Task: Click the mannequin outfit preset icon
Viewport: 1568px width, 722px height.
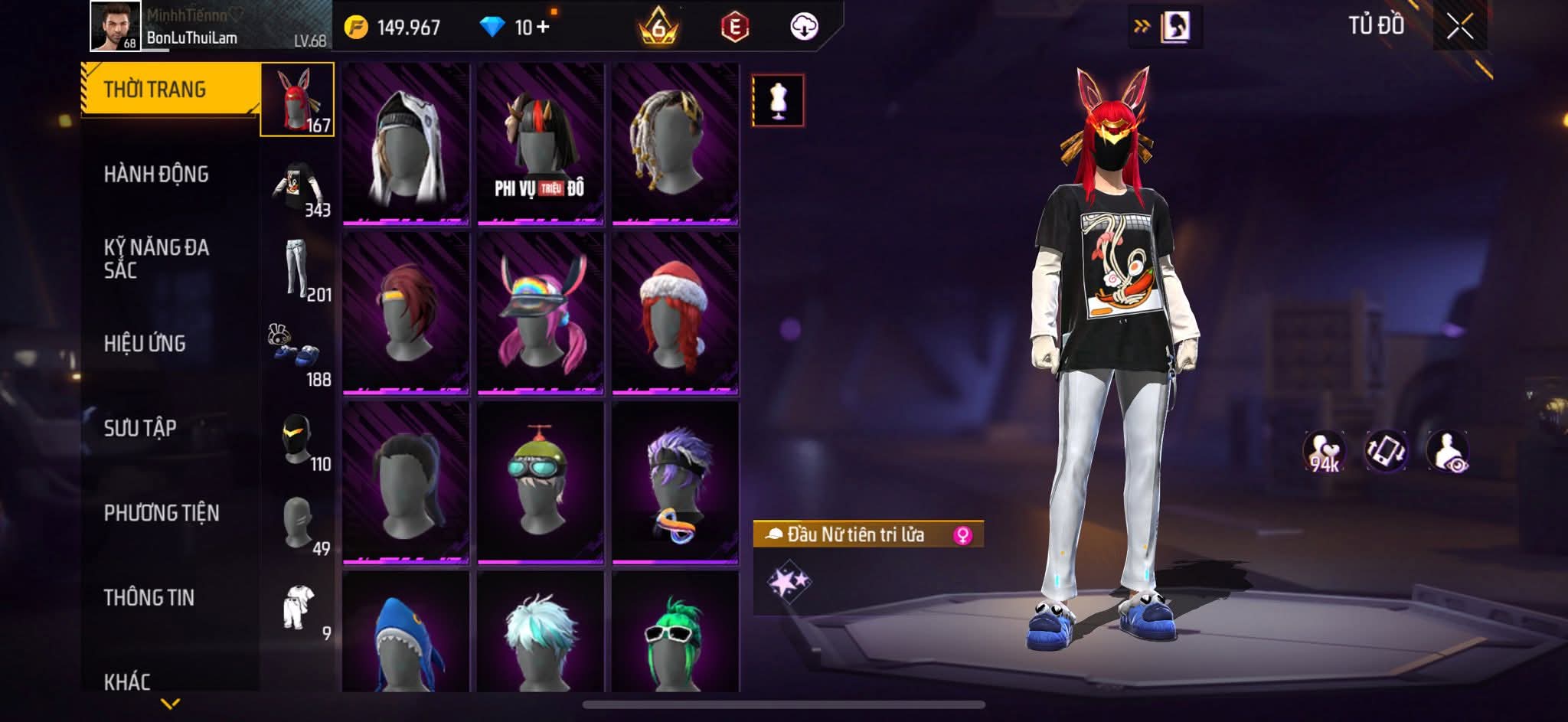Action: [x=778, y=100]
